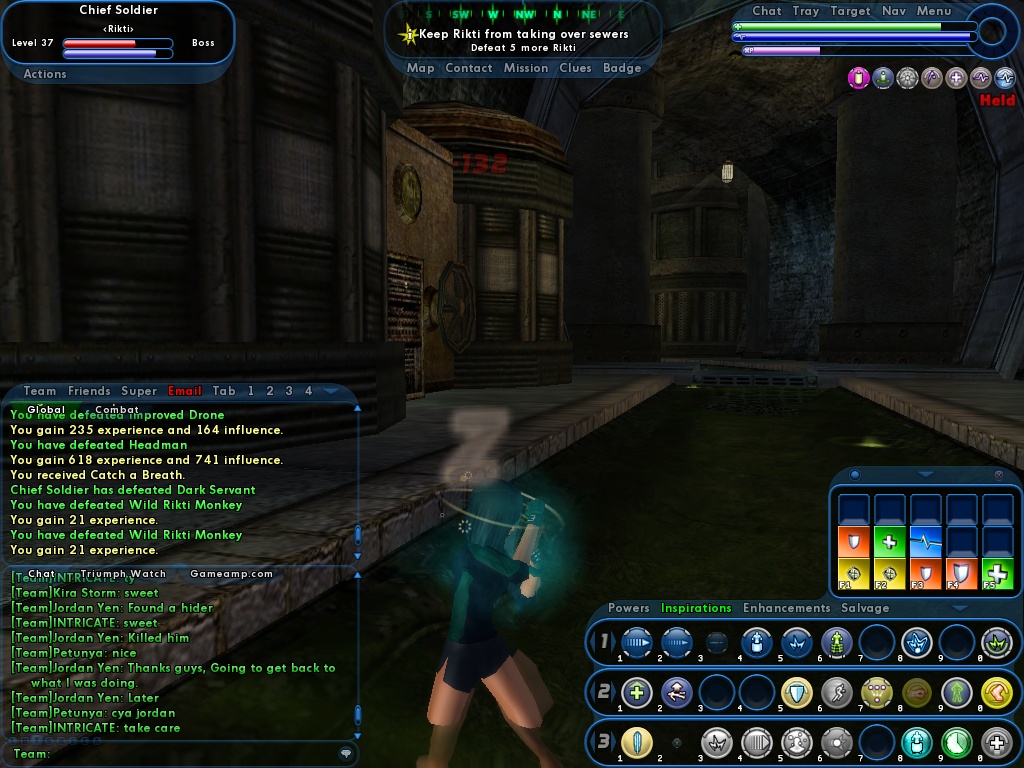Switch to the Email tab
The width and height of the screenshot is (1024, 768).
pos(185,391)
